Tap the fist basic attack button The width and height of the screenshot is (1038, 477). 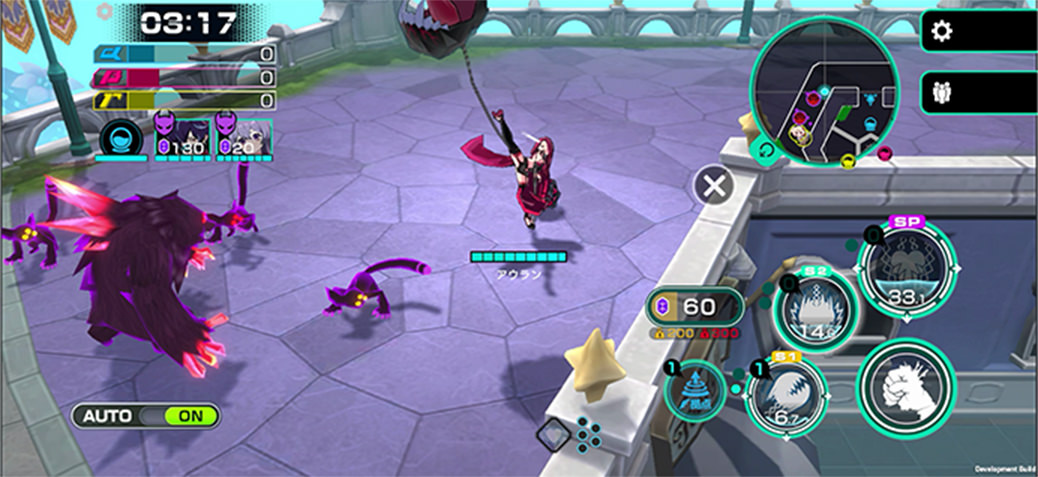(906, 390)
